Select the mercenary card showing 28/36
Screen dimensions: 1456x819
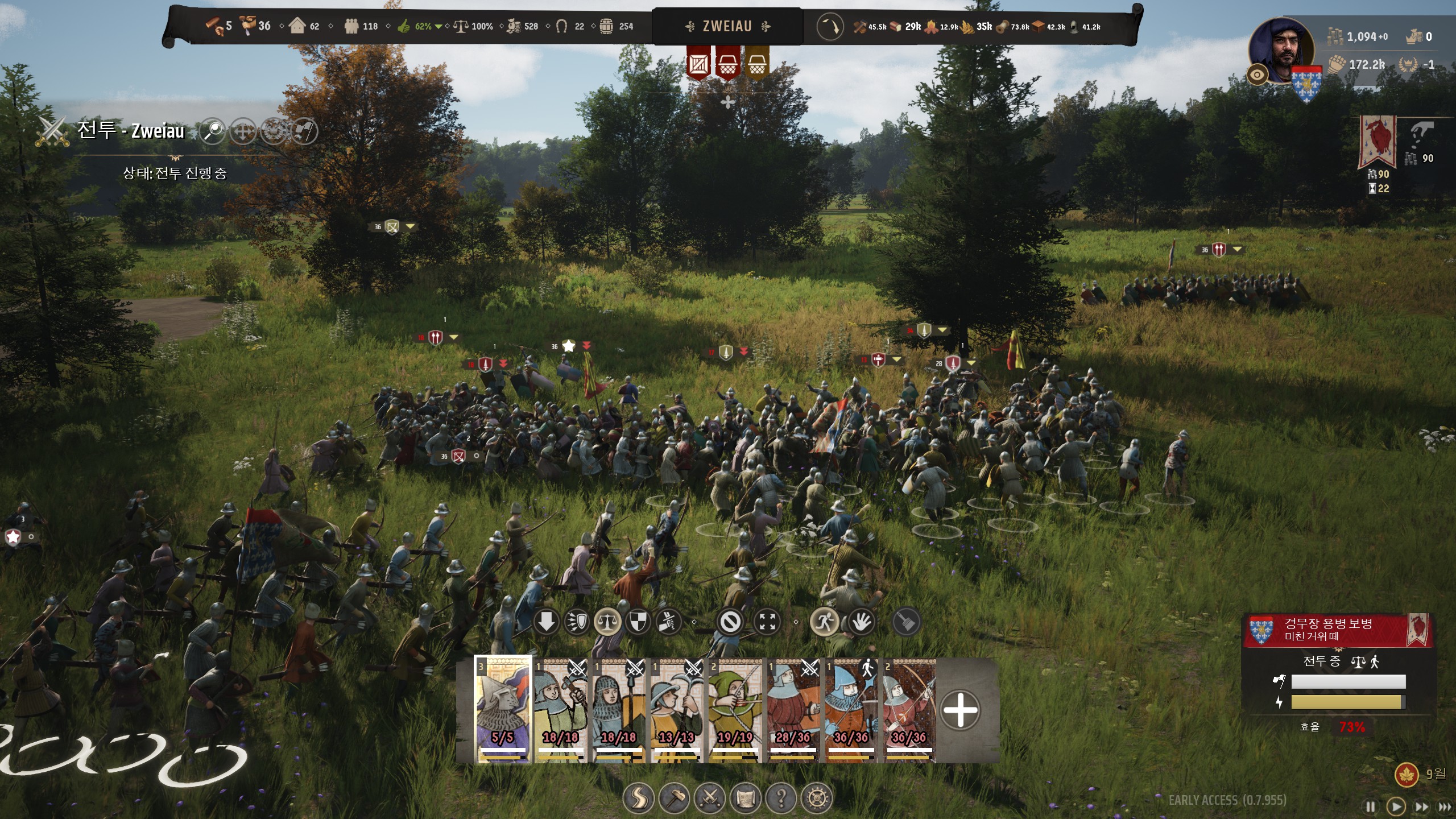point(793,709)
